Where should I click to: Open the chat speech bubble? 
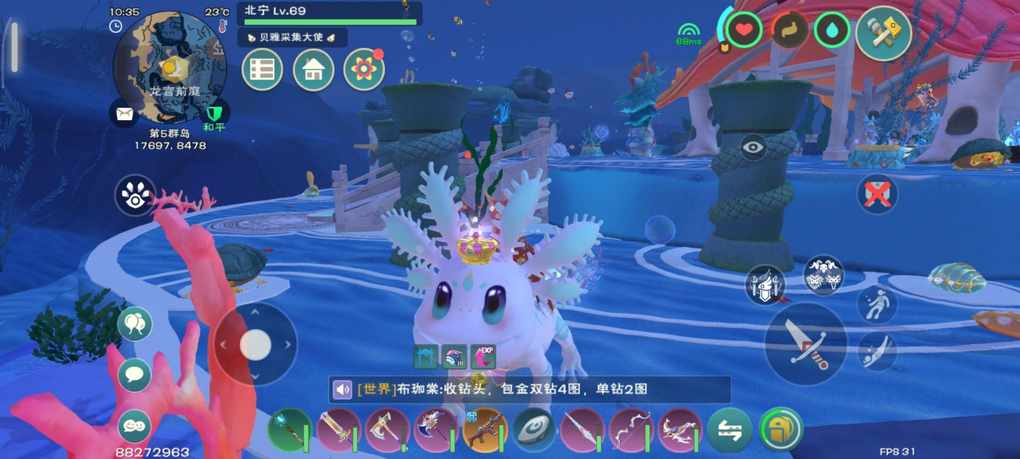[135, 375]
